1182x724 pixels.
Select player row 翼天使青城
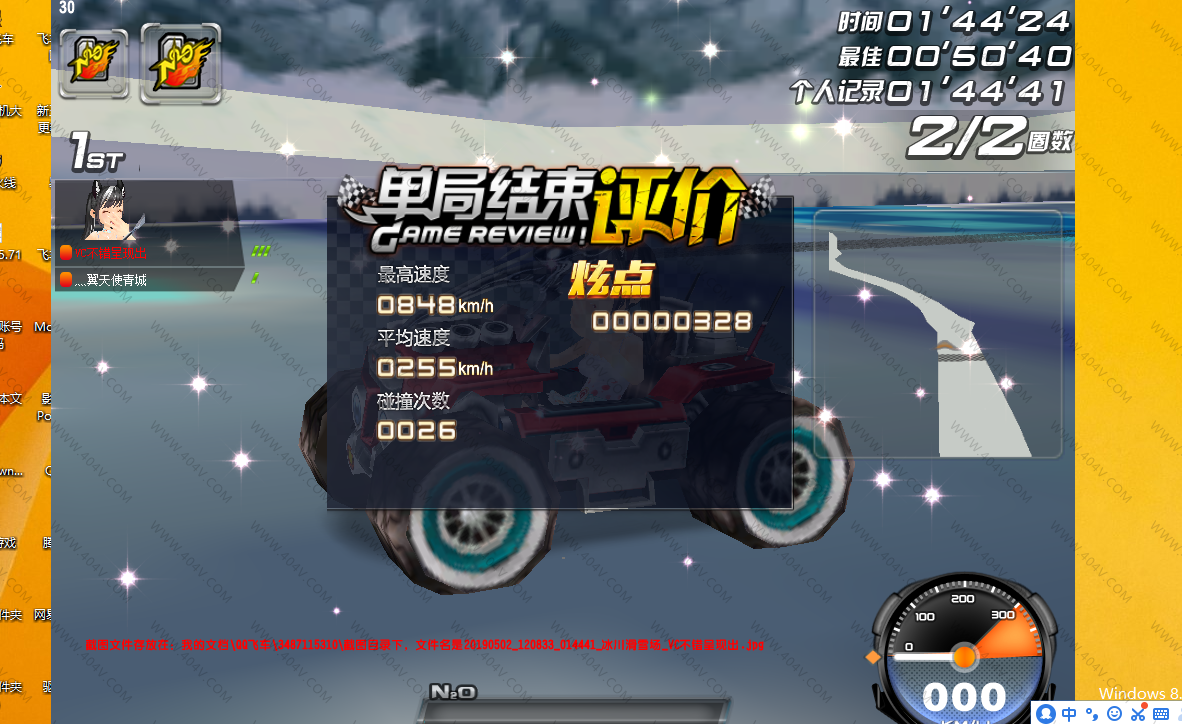coord(148,280)
